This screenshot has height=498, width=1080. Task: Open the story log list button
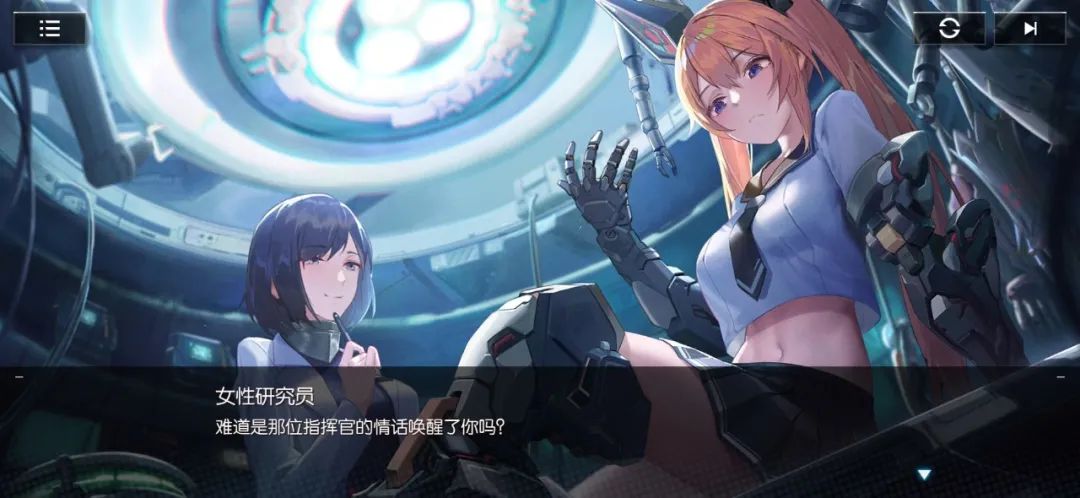[49, 28]
